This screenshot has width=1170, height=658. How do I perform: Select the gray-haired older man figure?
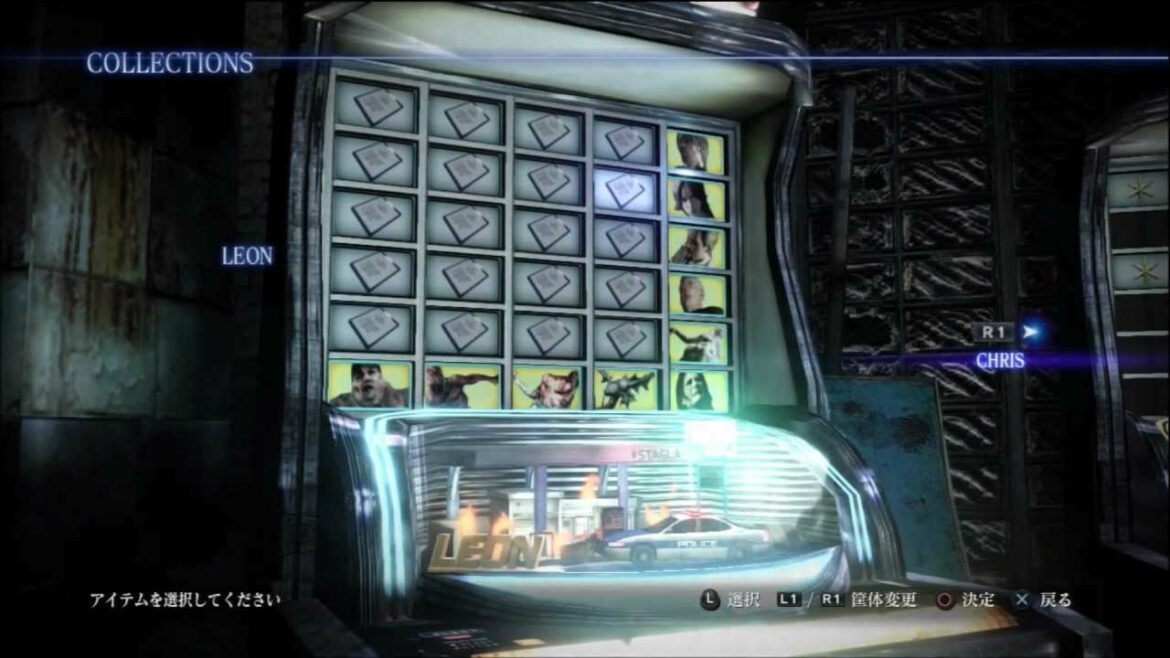click(698, 292)
